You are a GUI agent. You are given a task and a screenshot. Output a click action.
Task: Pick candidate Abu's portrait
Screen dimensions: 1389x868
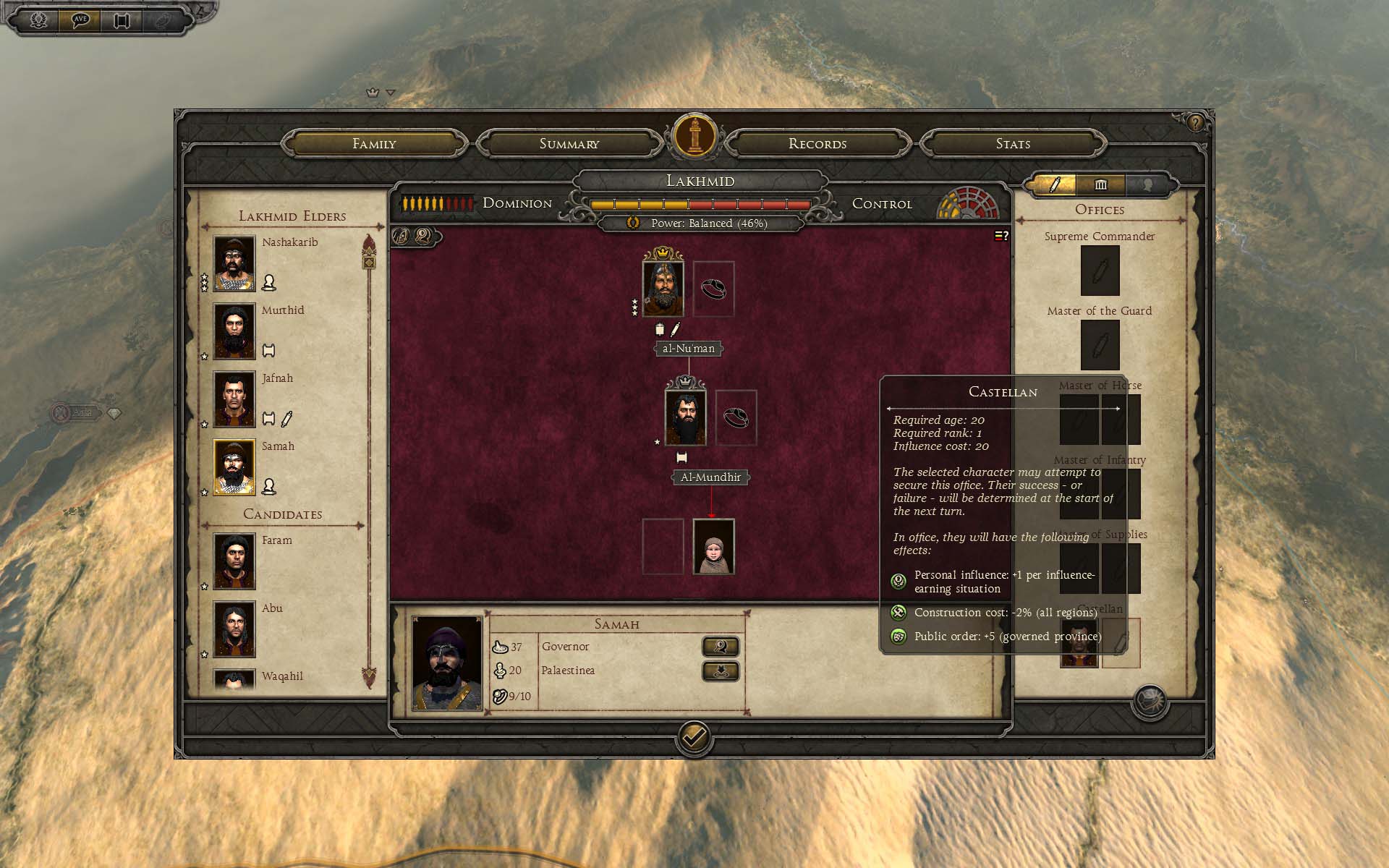pos(234,629)
